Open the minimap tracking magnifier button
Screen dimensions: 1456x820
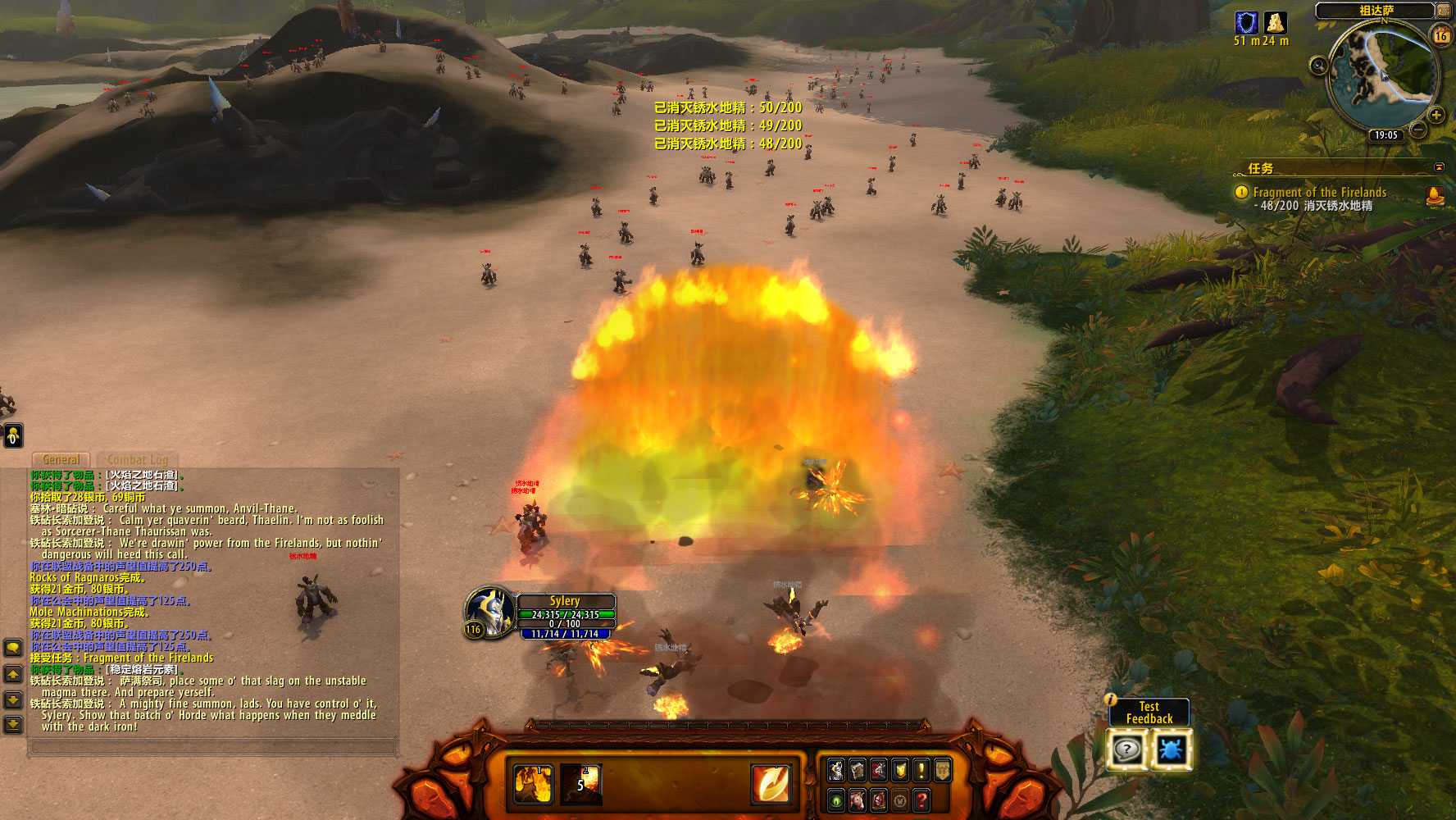coord(1318,66)
